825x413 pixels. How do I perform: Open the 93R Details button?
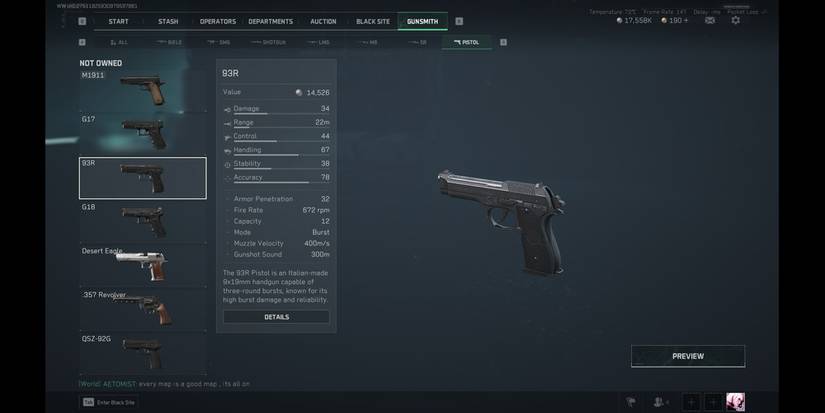(276, 317)
